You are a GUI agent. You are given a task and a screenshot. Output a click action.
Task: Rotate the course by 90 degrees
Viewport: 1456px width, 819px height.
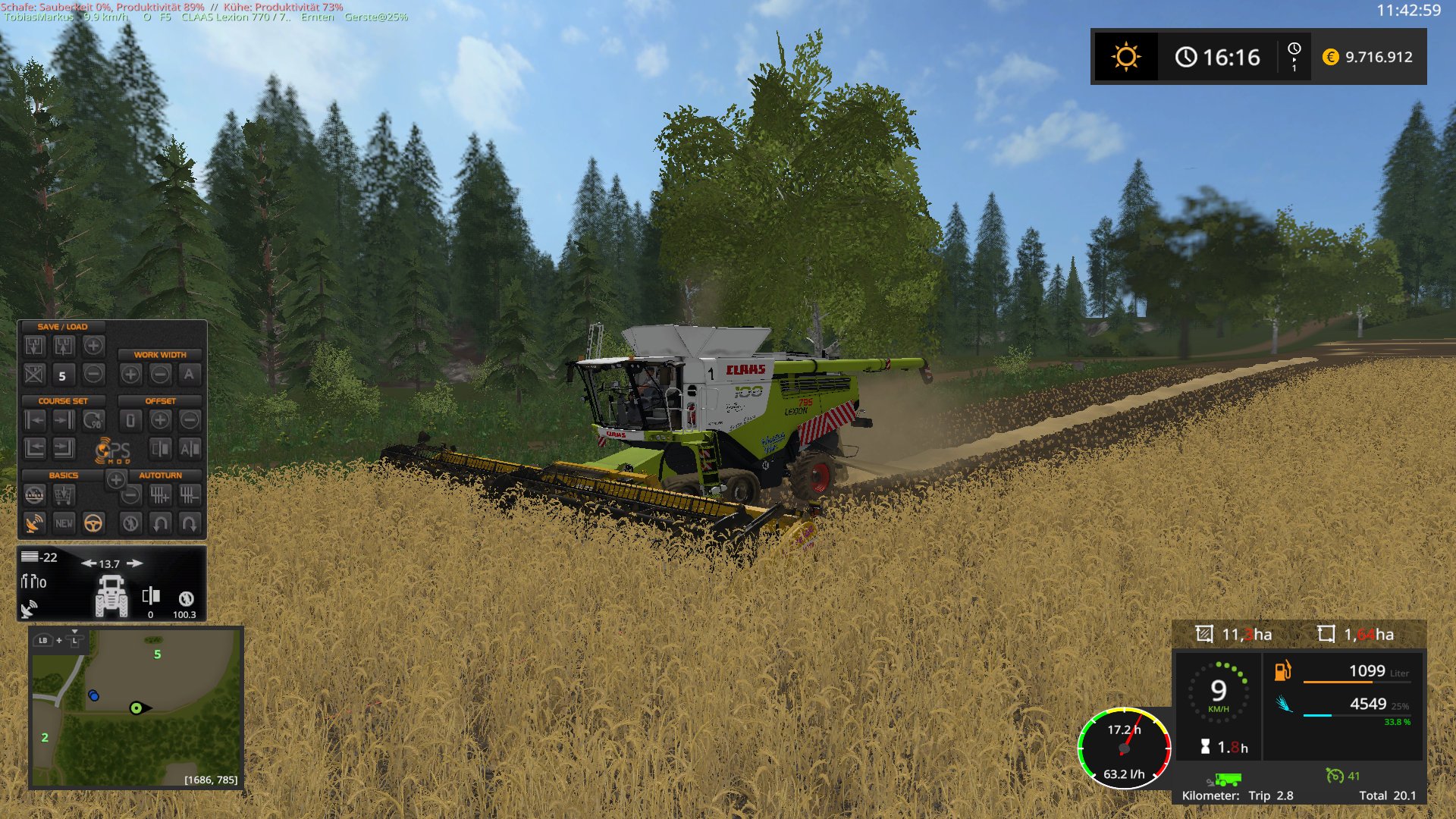coord(93,420)
